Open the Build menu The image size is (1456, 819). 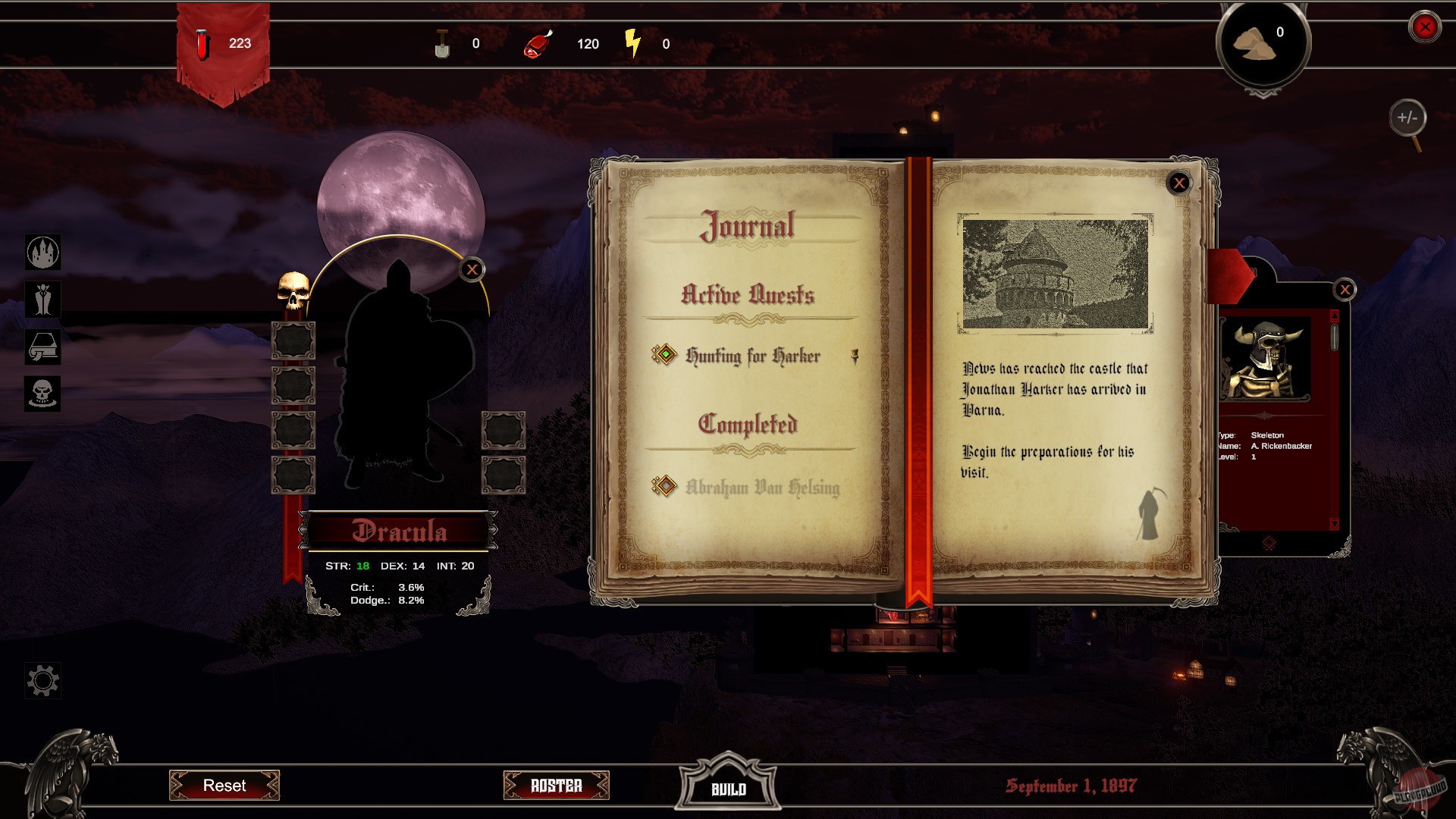(x=728, y=789)
